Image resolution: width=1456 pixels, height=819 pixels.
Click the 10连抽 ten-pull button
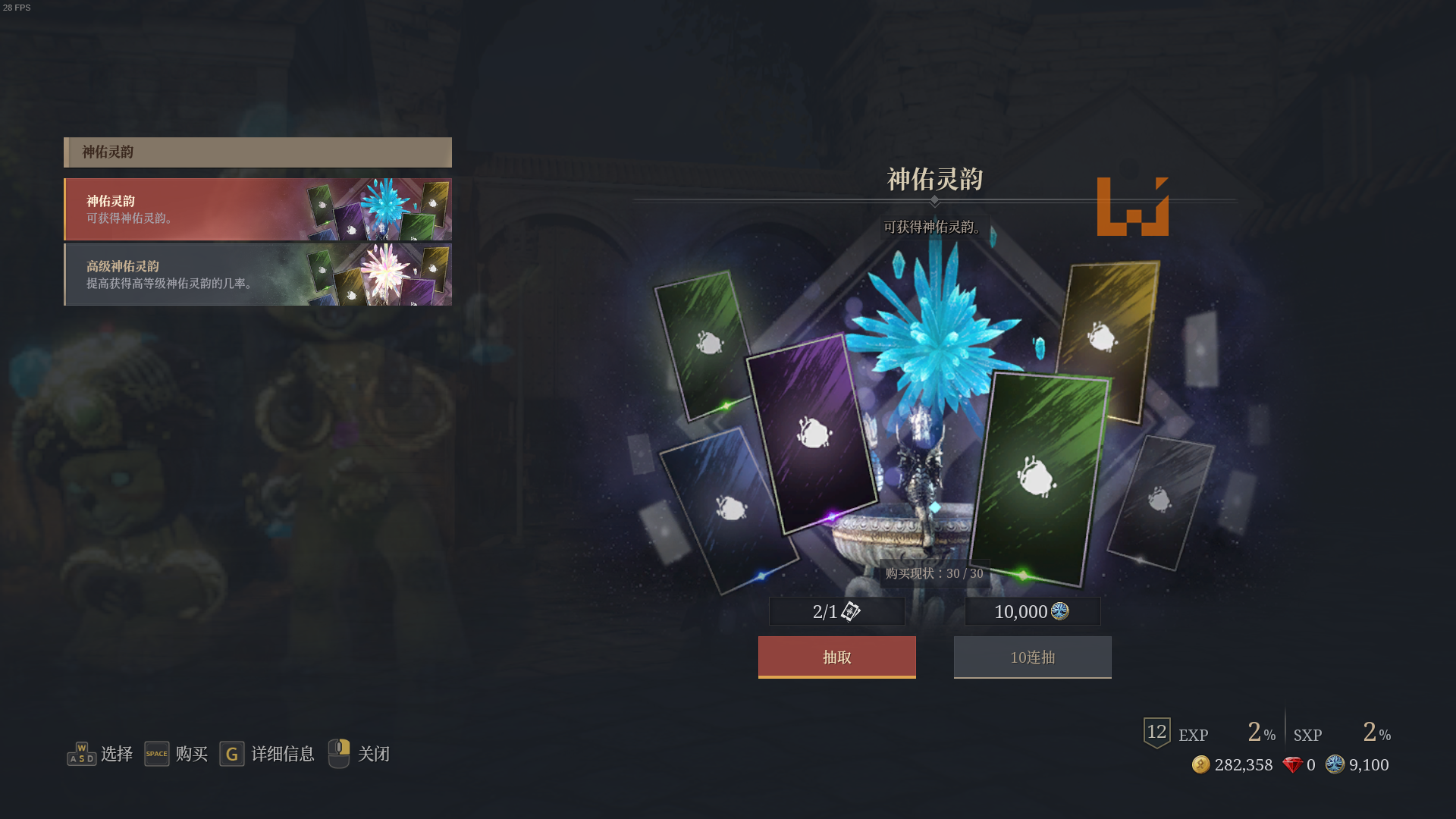point(1031,657)
